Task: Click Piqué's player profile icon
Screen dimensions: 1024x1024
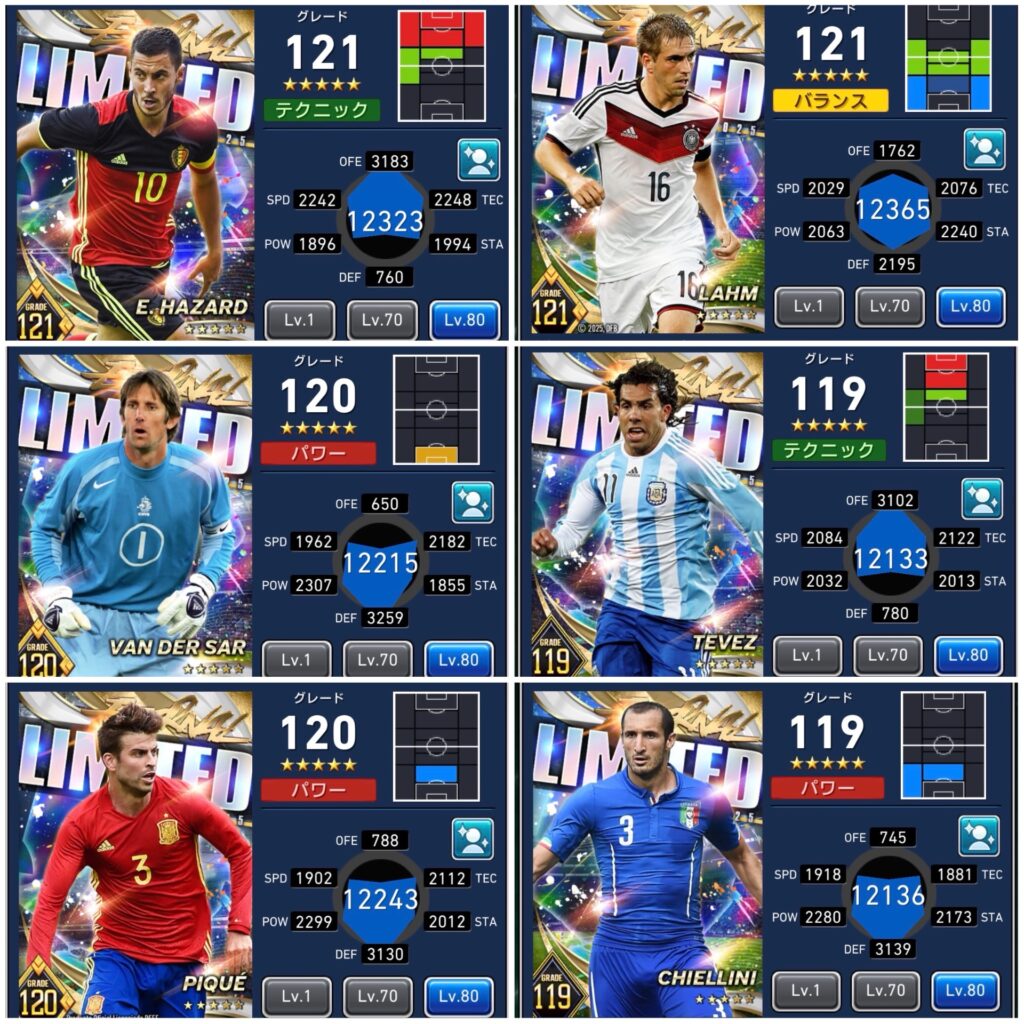Action: 472,839
